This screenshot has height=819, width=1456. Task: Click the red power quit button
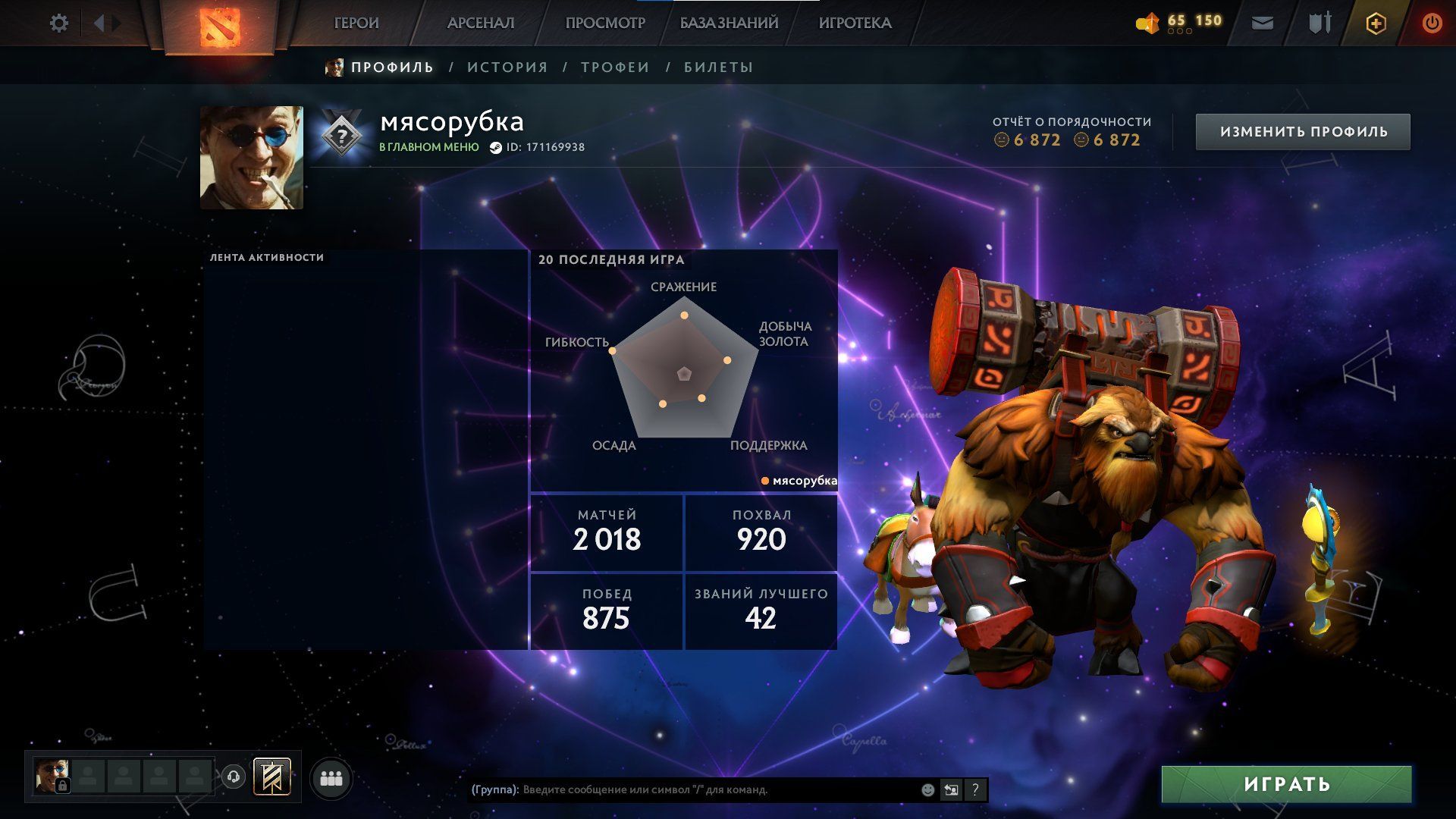tap(1432, 24)
